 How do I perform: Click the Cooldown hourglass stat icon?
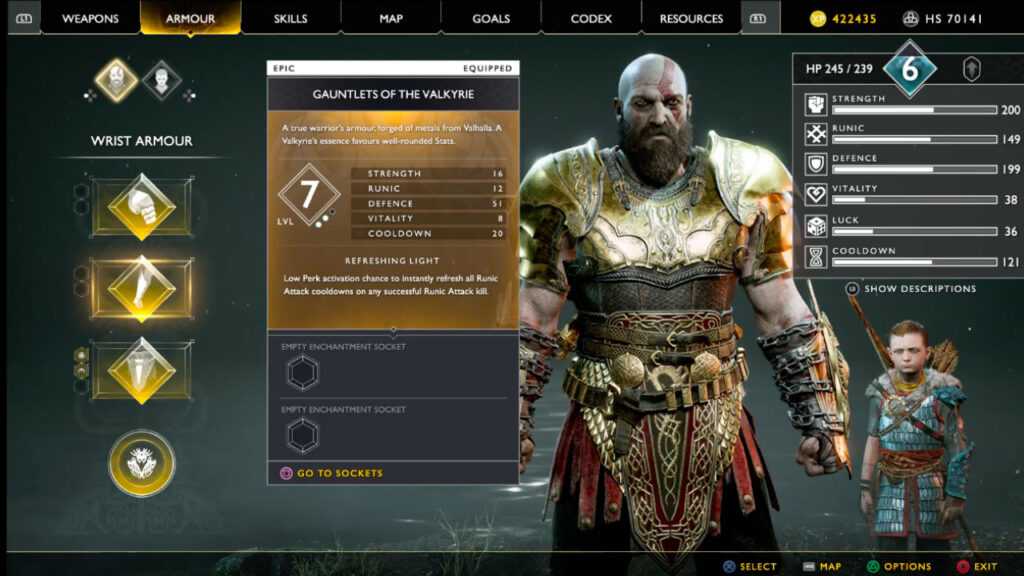click(x=815, y=257)
